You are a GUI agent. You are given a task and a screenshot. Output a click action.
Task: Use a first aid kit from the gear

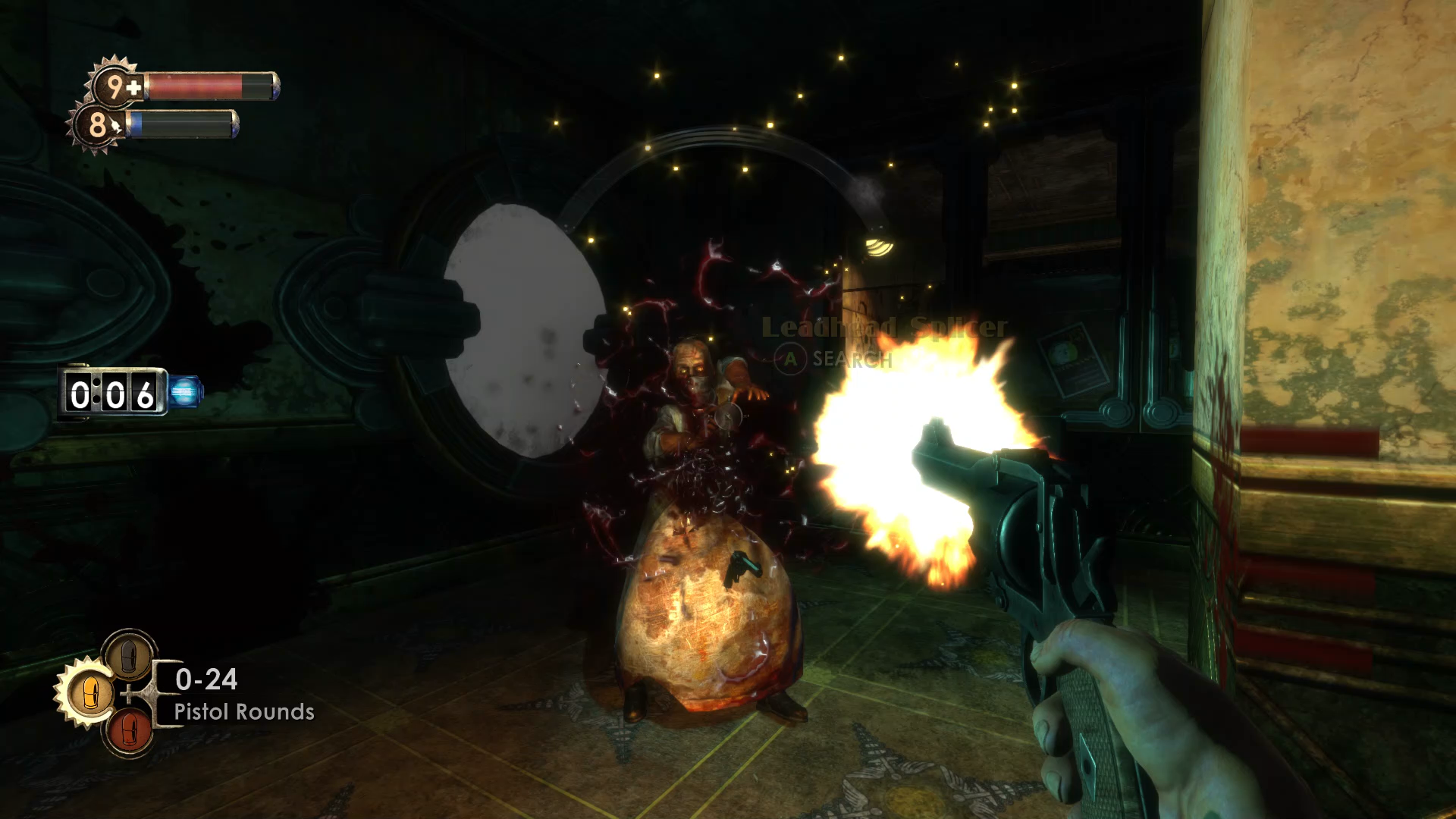(x=114, y=86)
